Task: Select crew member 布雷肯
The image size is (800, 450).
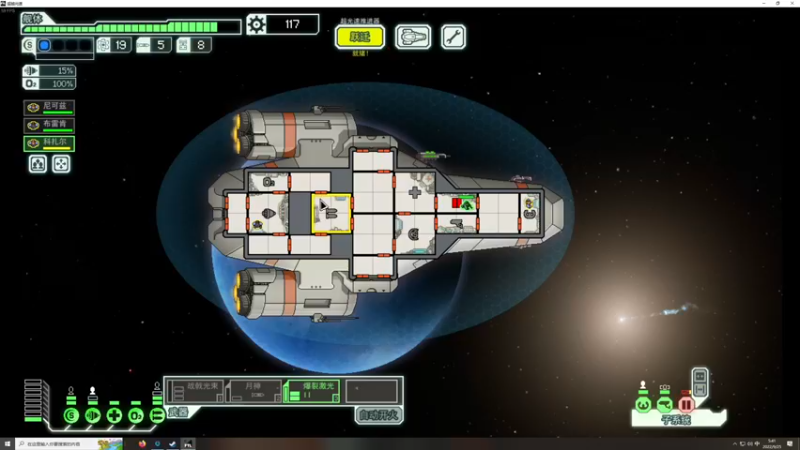Action: pos(50,125)
